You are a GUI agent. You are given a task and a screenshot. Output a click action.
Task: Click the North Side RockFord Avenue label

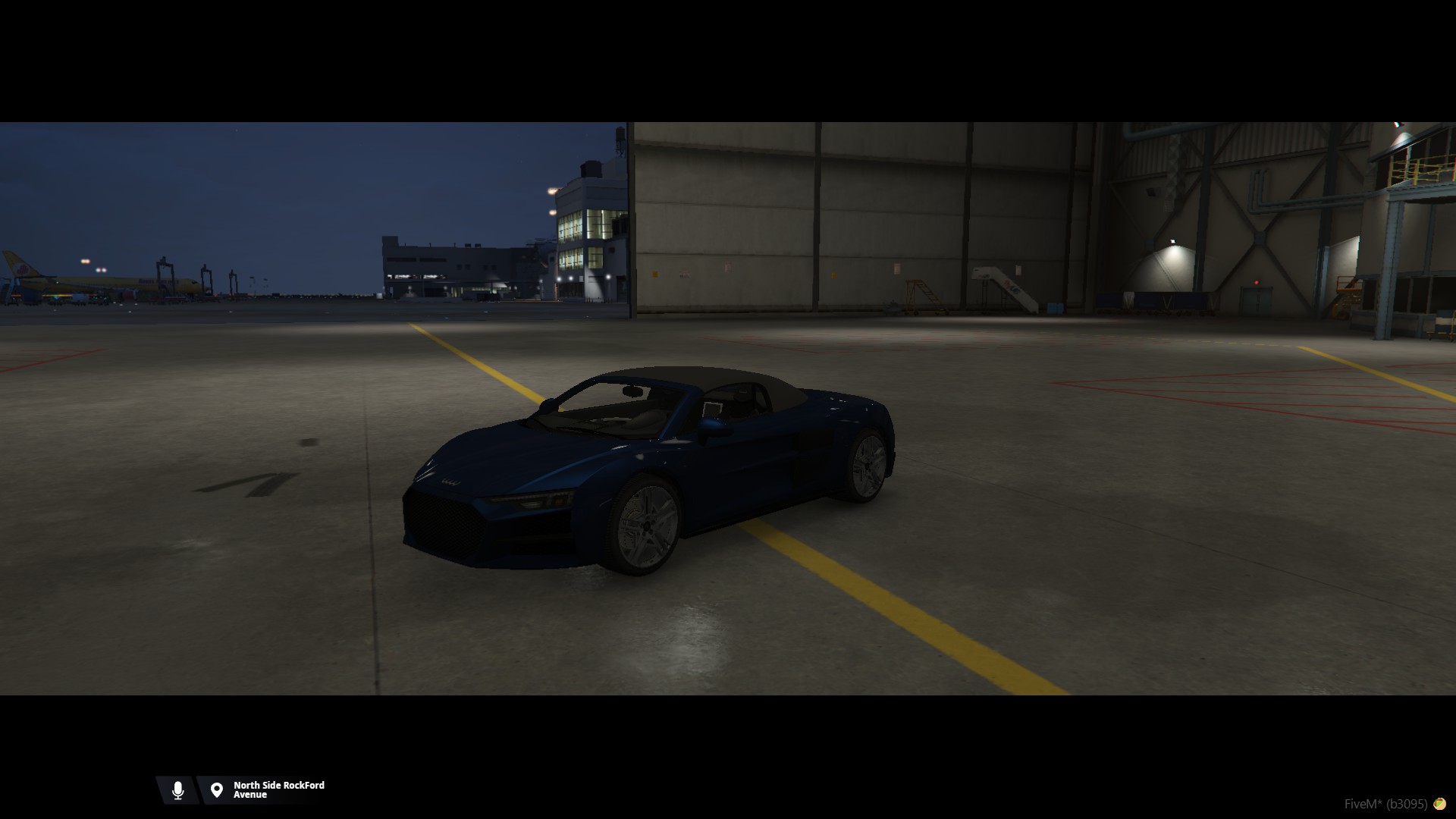point(278,790)
